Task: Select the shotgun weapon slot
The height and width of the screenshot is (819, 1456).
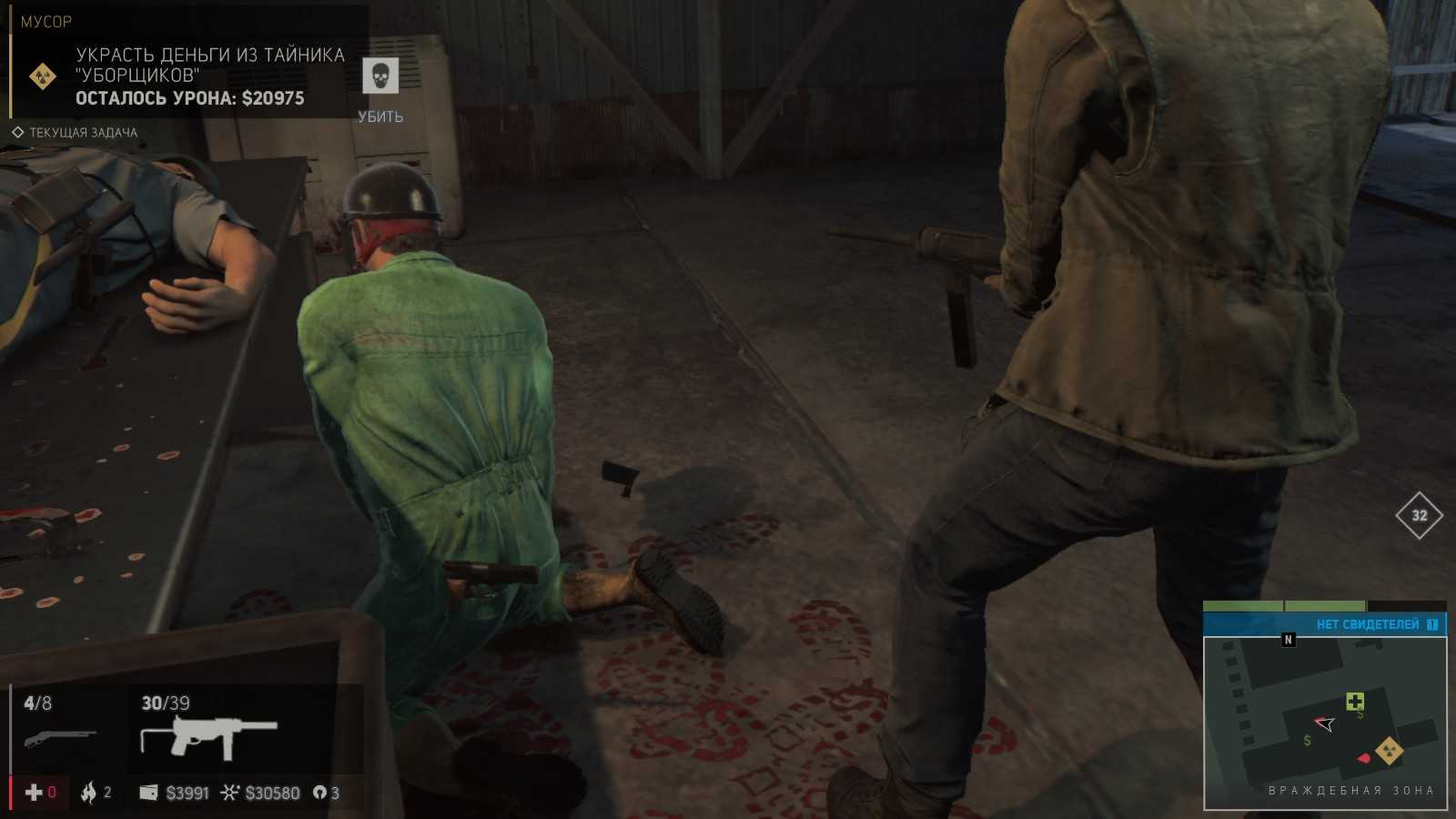Action: [60, 735]
